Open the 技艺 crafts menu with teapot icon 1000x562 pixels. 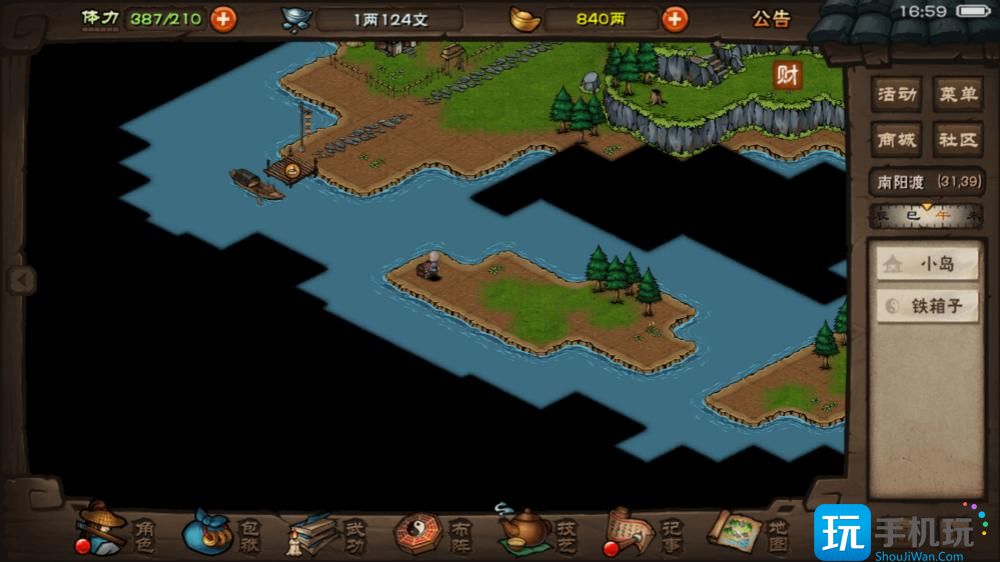tap(536, 530)
